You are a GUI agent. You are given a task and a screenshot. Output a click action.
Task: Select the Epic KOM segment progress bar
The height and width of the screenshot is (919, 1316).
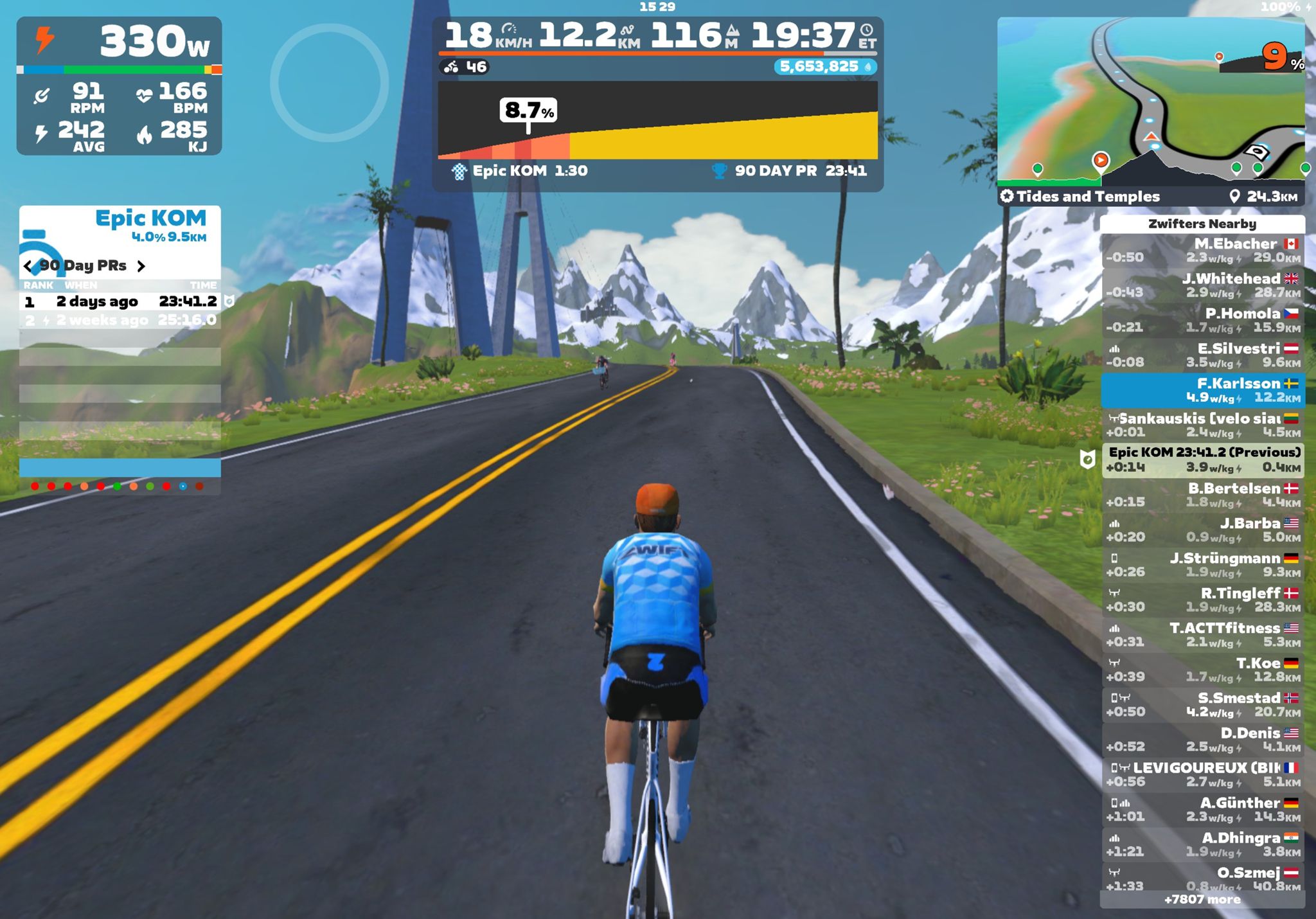(x=657, y=120)
